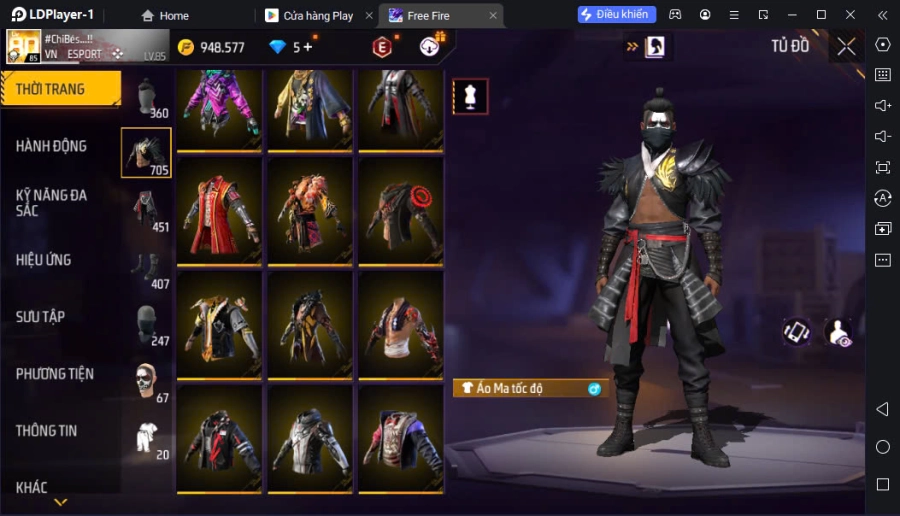Image resolution: width=900 pixels, height=516 pixels.
Task: Select the white outfit set subcategory showing 20
Action: coord(147,438)
